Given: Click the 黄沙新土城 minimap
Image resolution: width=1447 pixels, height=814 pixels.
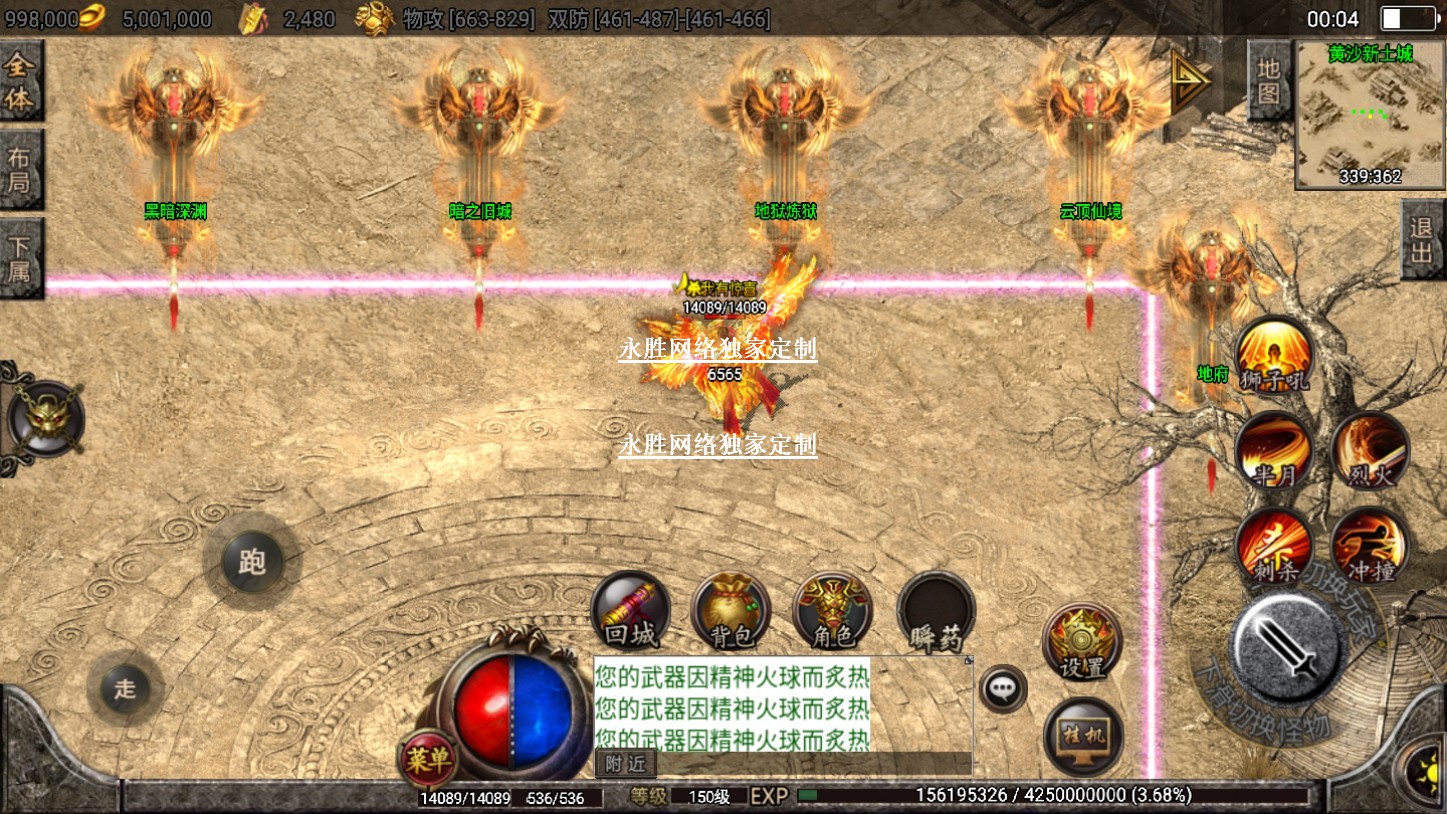Looking at the screenshot, I should [x=1370, y=115].
